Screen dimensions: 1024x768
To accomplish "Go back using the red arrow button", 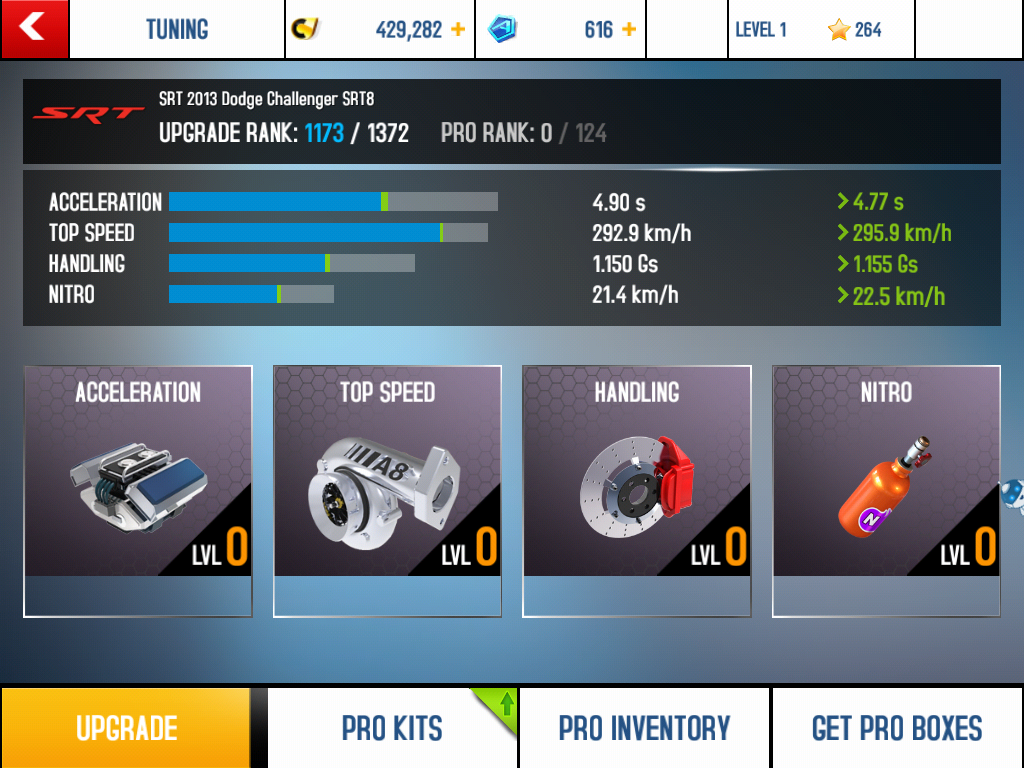I will [34, 29].
